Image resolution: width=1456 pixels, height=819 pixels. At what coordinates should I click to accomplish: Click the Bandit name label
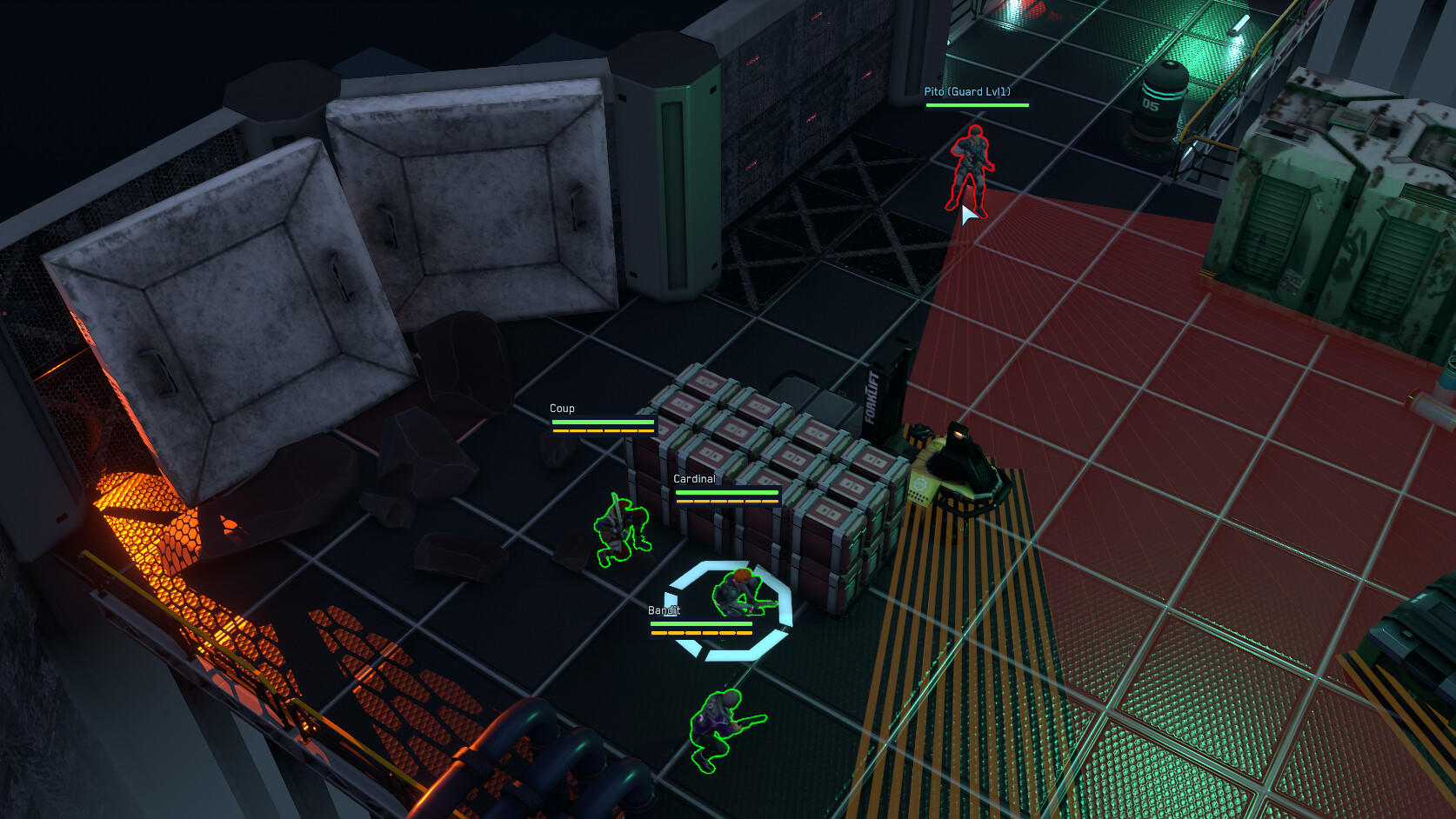pos(665,609)
